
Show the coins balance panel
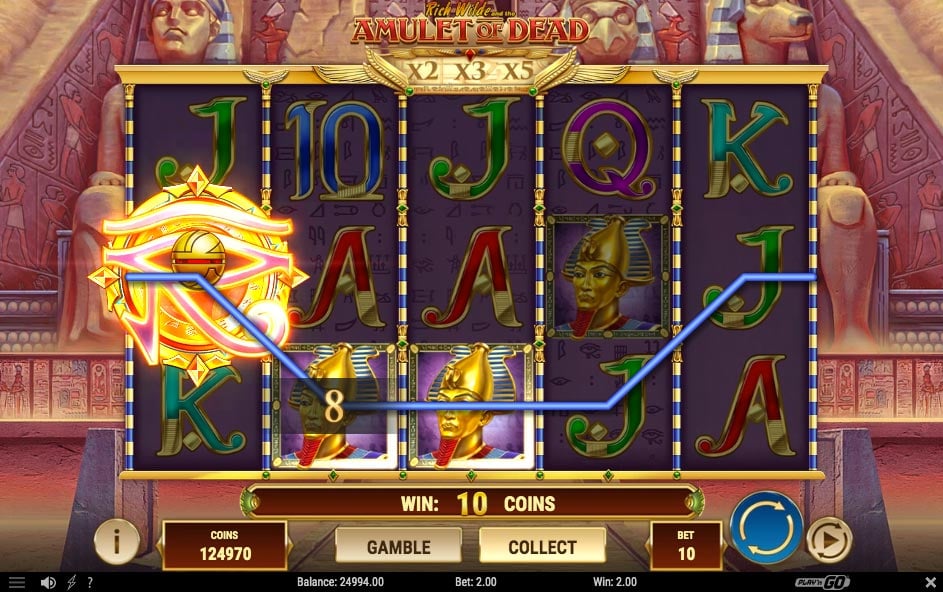pos(224,545)
